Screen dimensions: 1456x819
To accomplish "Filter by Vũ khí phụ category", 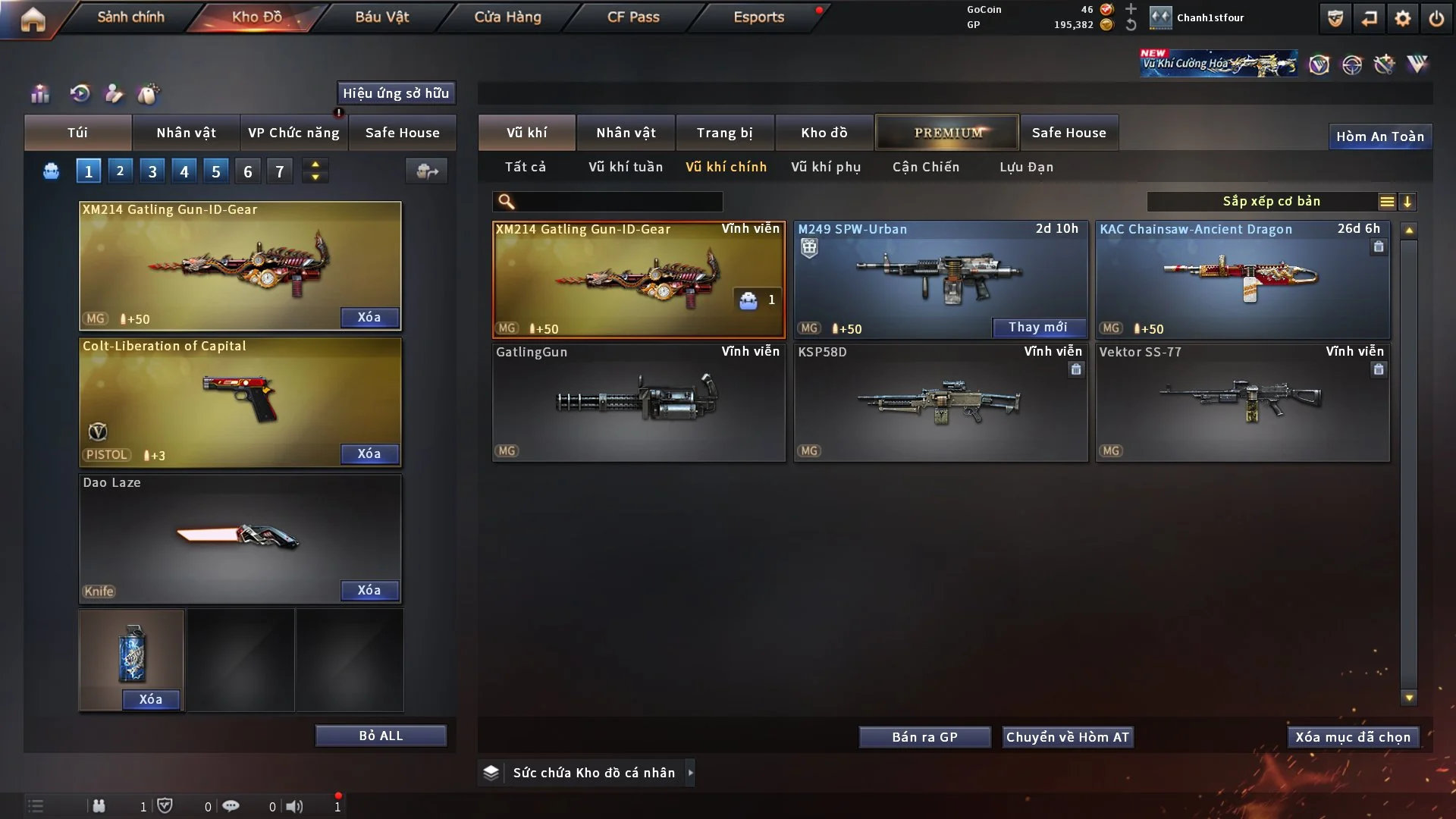I will pyautogui.click(x=826, y=167).
